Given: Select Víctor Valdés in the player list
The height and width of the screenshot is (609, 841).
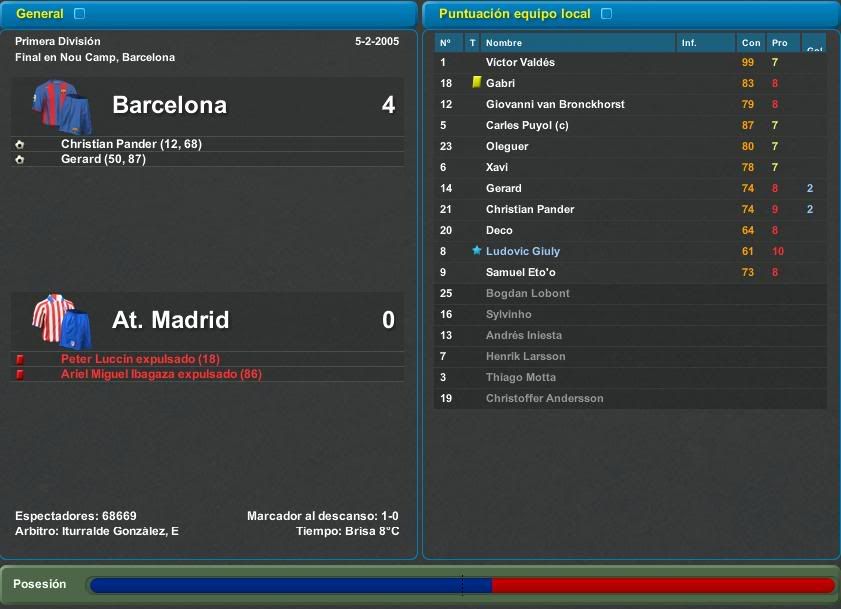Looking at the screenshot, I should pos(520,63).
